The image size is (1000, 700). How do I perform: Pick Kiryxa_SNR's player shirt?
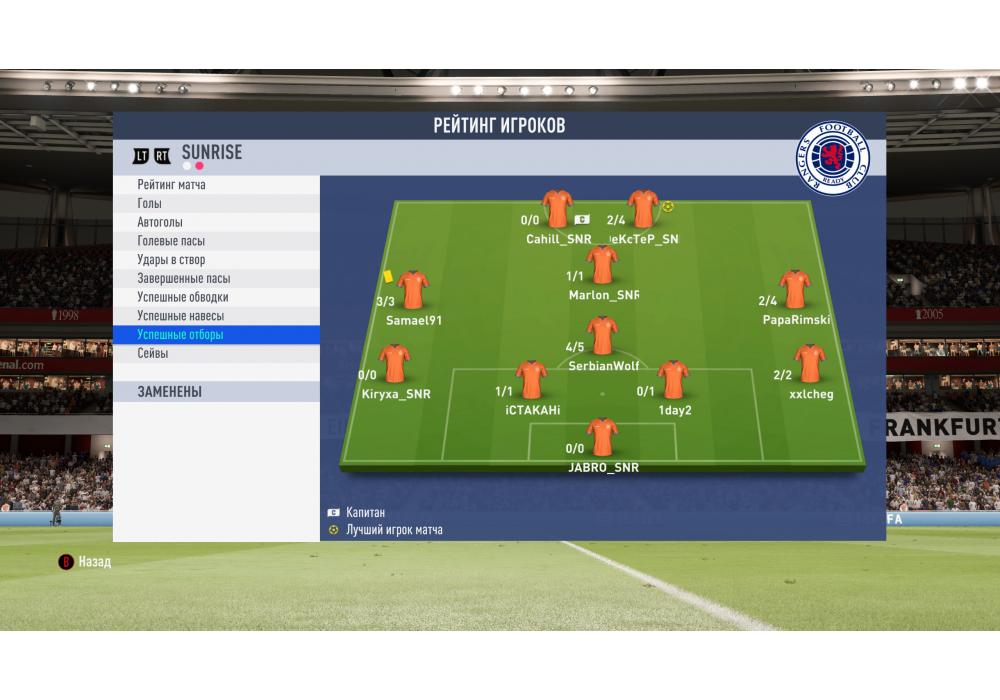(x=396, y=364)
